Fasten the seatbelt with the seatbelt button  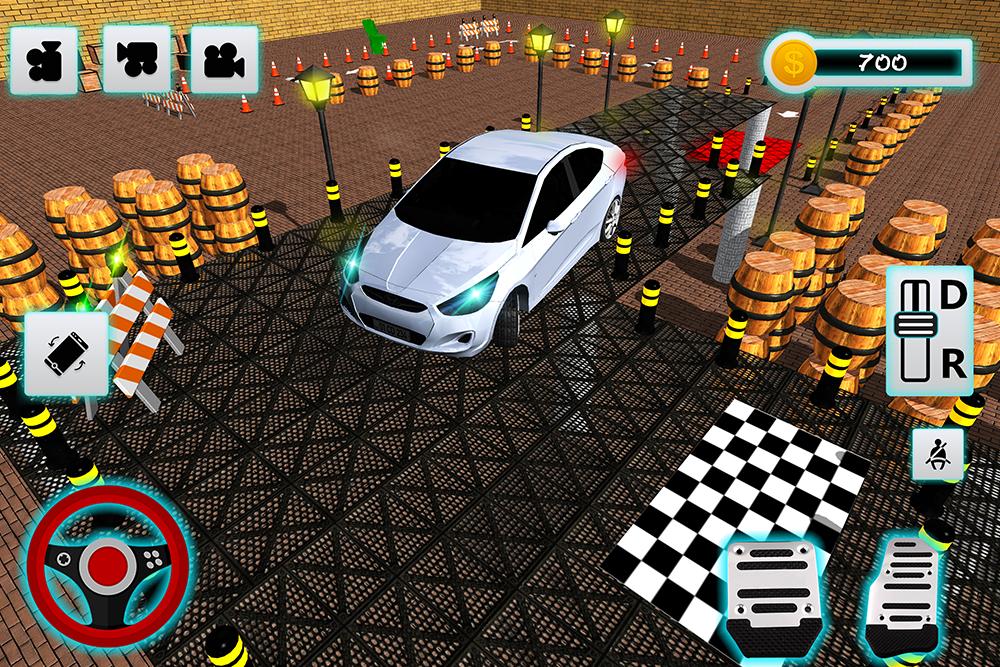(938, 454)
